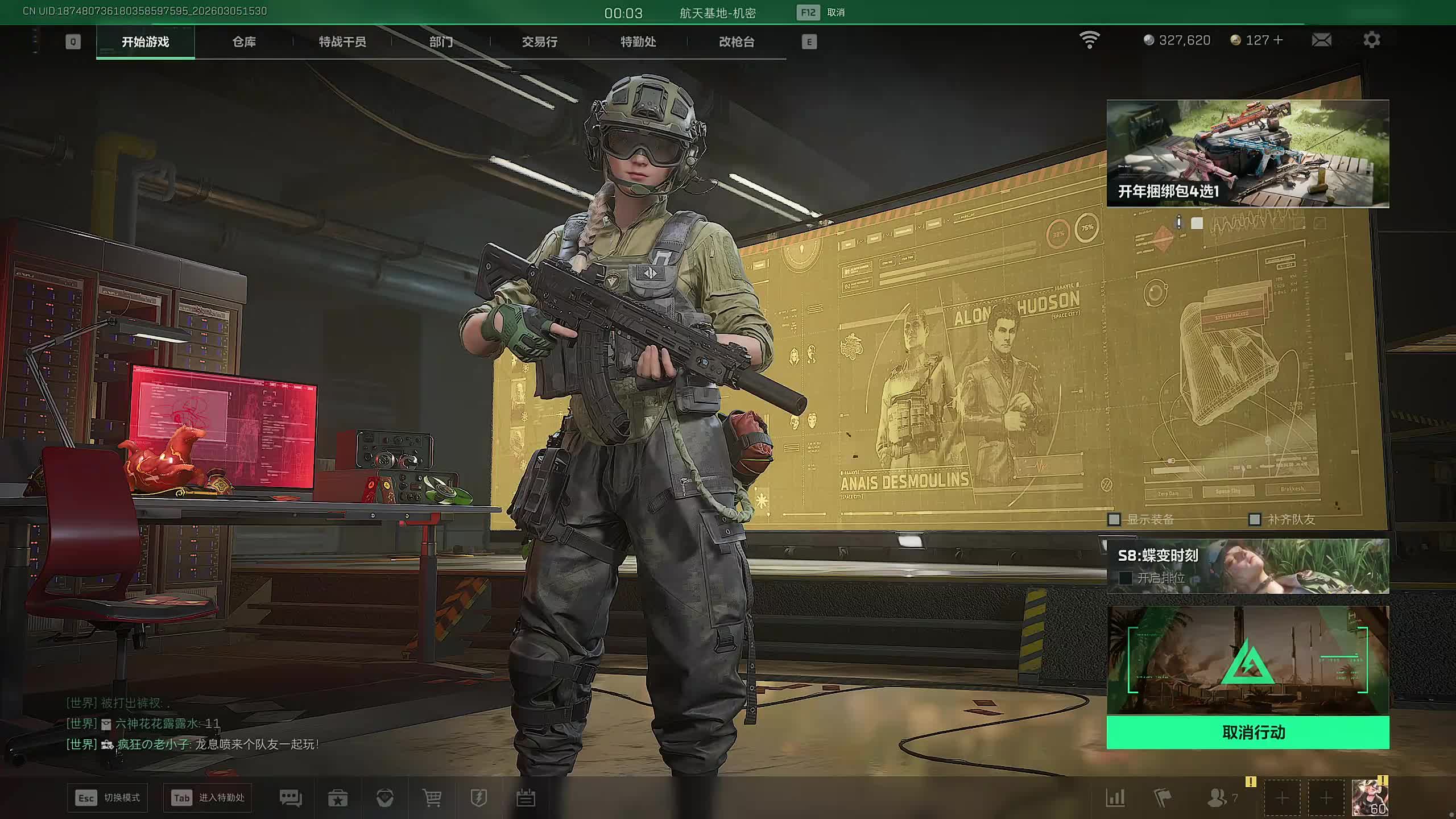Switch to the 仓库 warehouse tab
Screen dimensions: 1456x819
pos(244,42)
